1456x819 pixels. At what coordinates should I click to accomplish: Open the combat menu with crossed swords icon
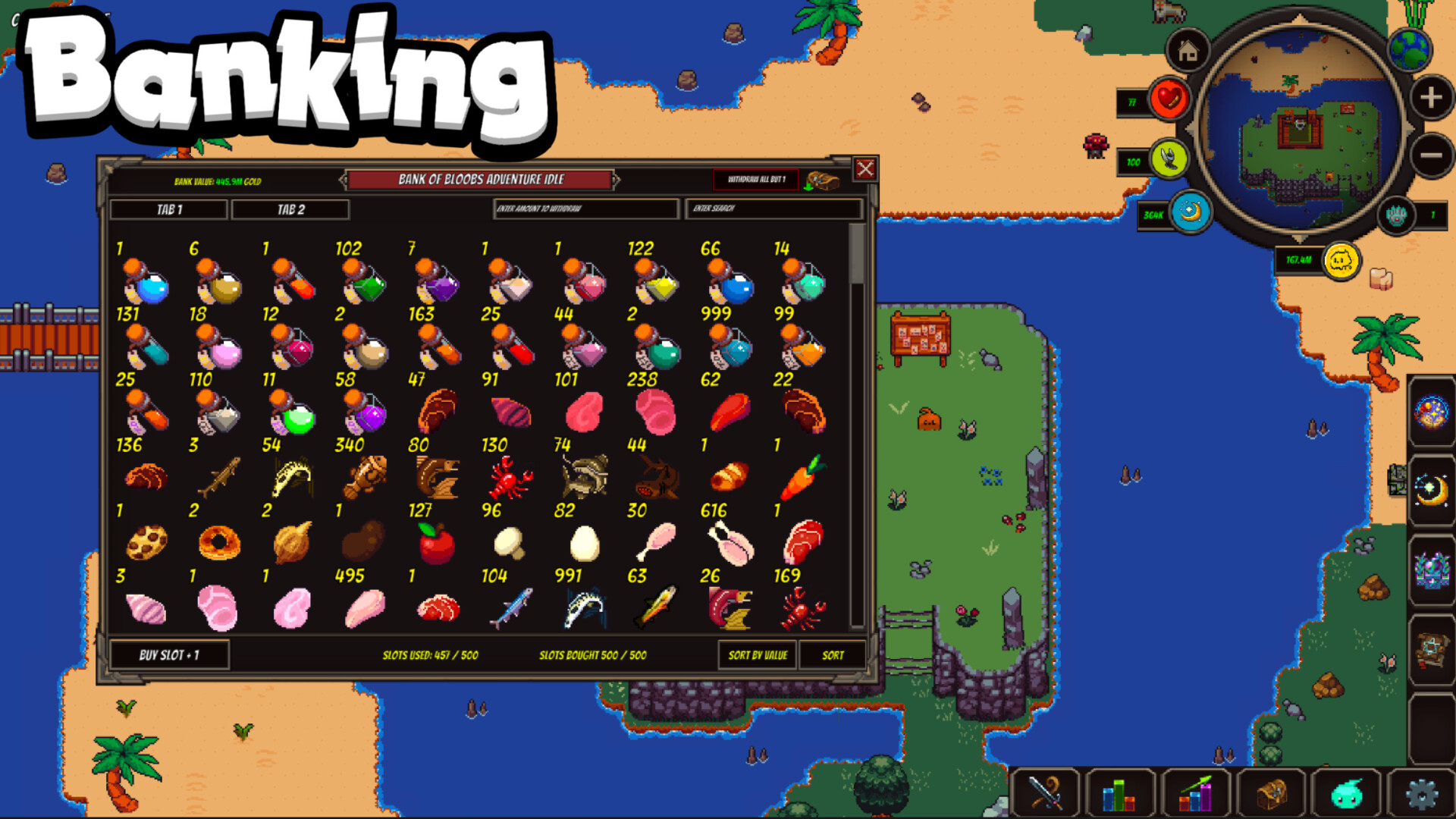pyautogui.click(x=1046, y=792)
